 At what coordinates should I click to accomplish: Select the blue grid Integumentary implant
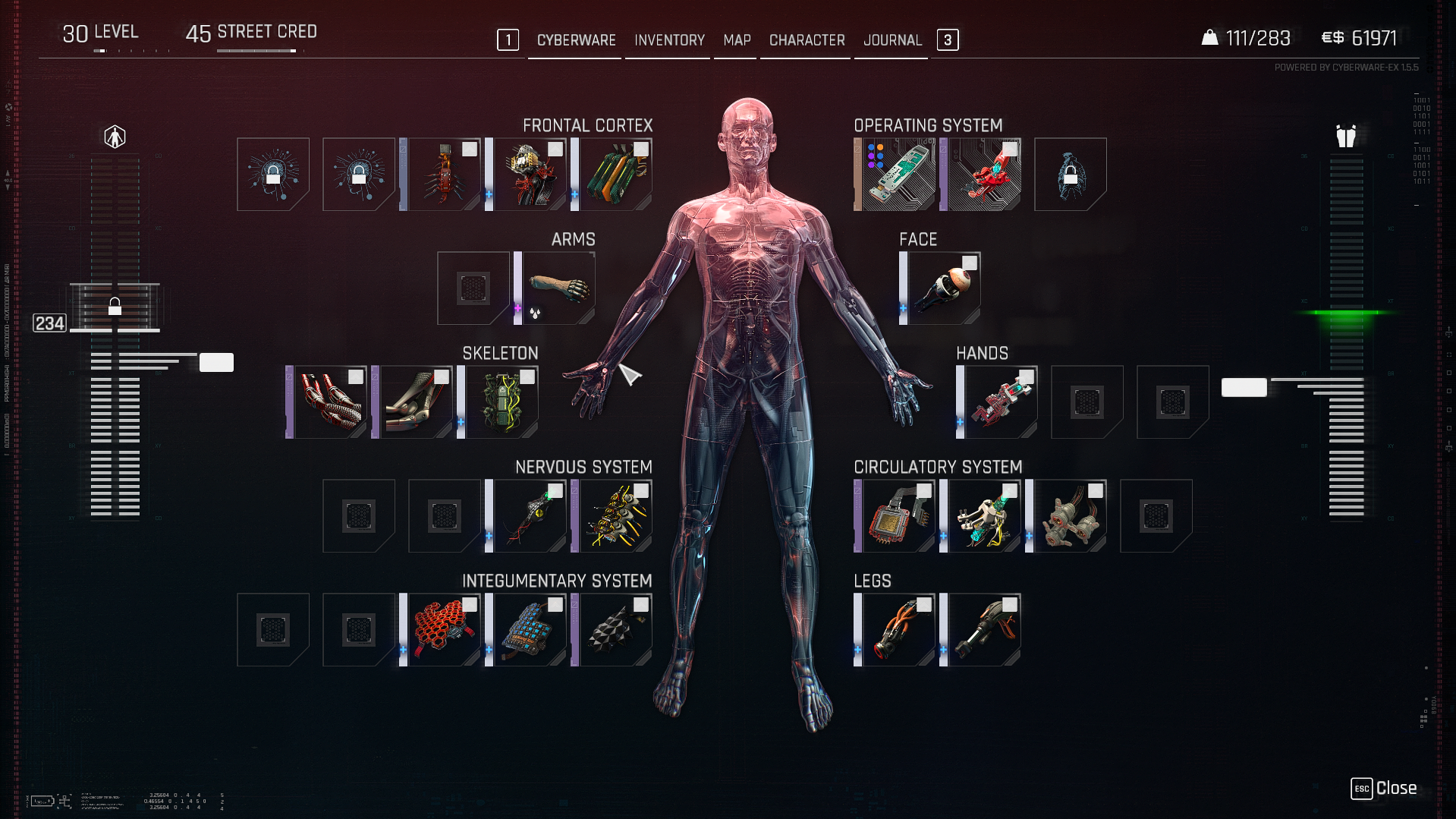pyautogui.click(x=530, y=630)
